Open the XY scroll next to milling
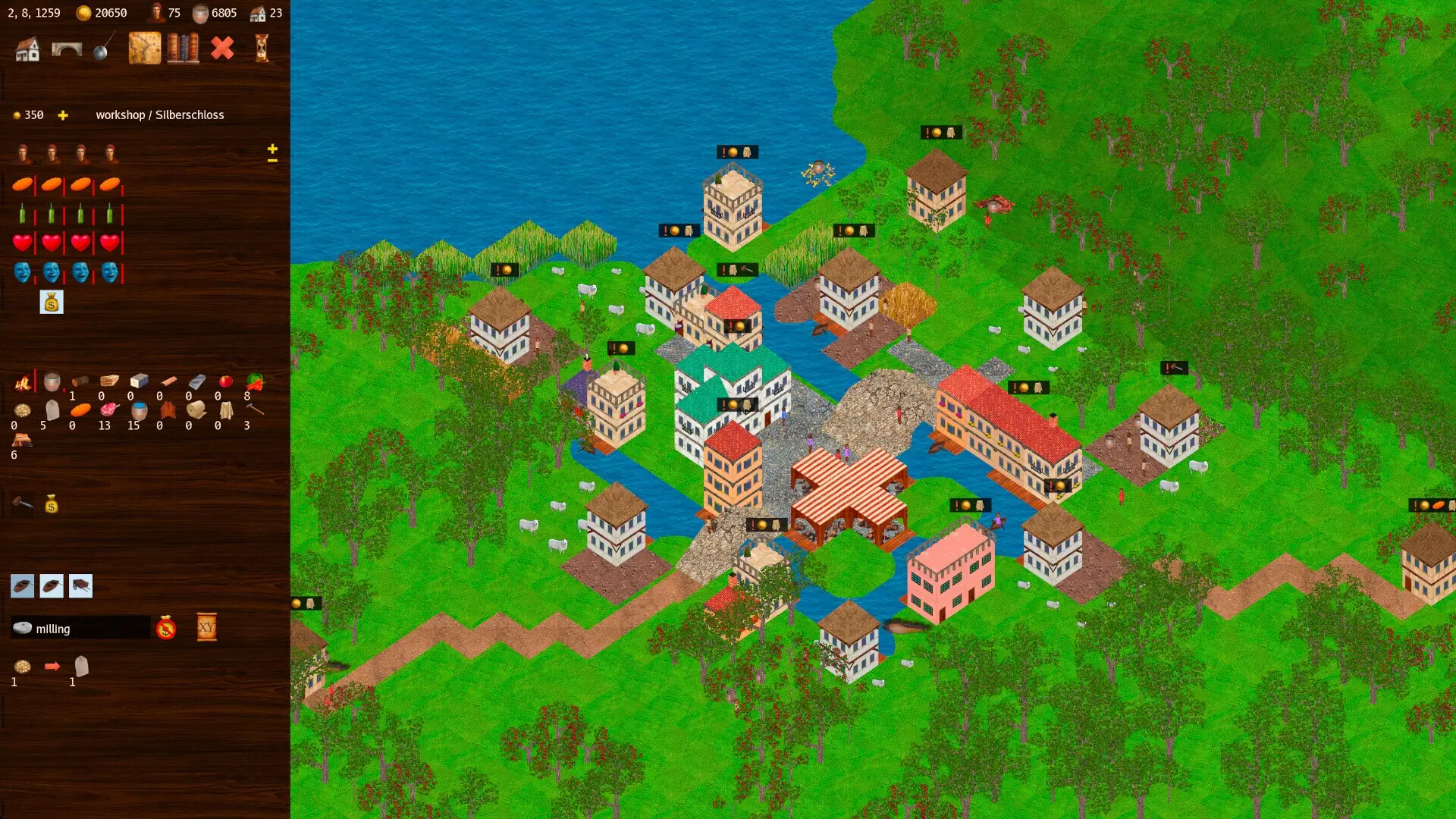The width and height of the screenshot is (1456, 819). point(206,627)
